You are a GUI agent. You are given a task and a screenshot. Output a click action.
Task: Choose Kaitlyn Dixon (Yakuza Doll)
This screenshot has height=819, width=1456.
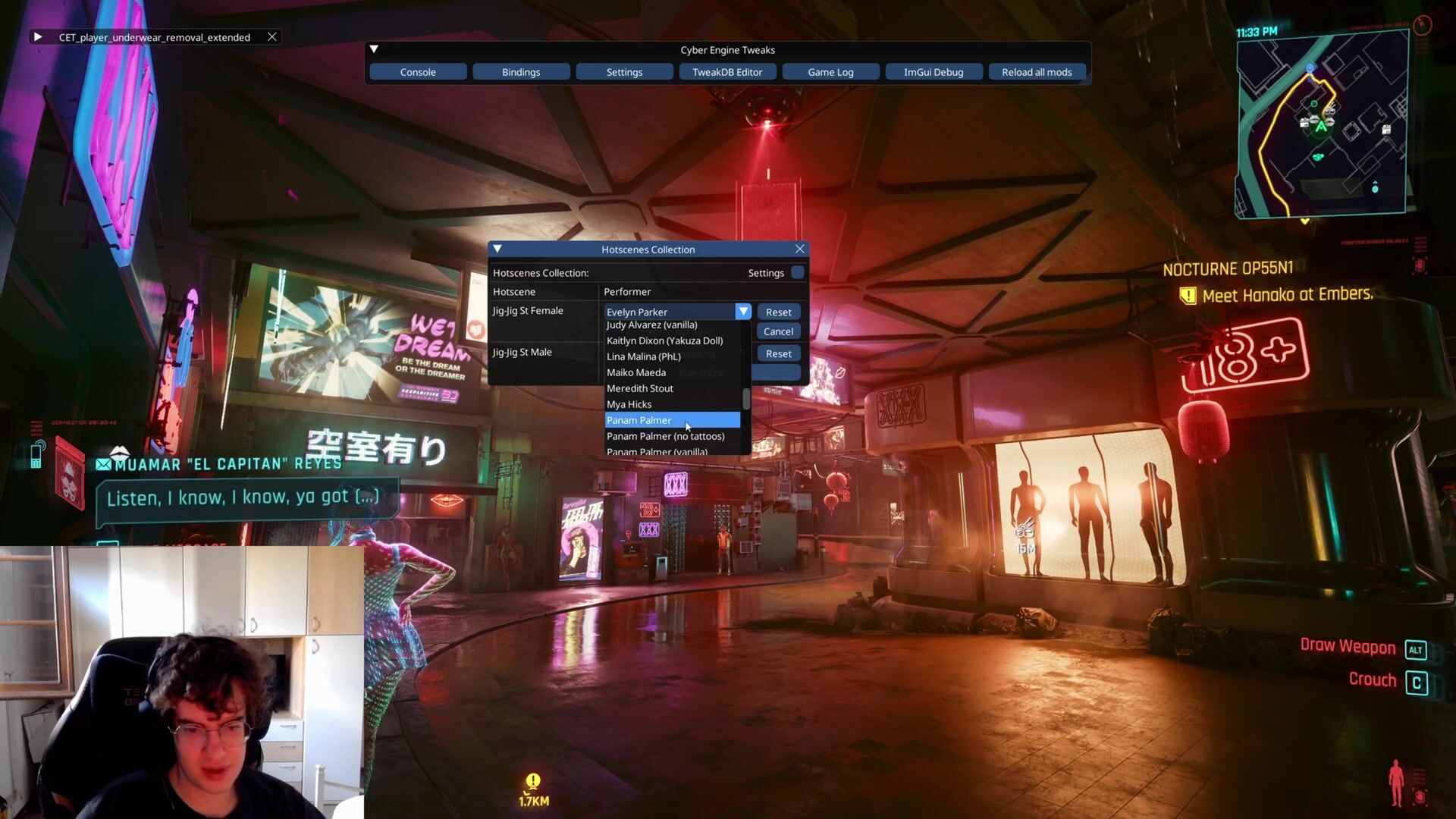[664, 340]
